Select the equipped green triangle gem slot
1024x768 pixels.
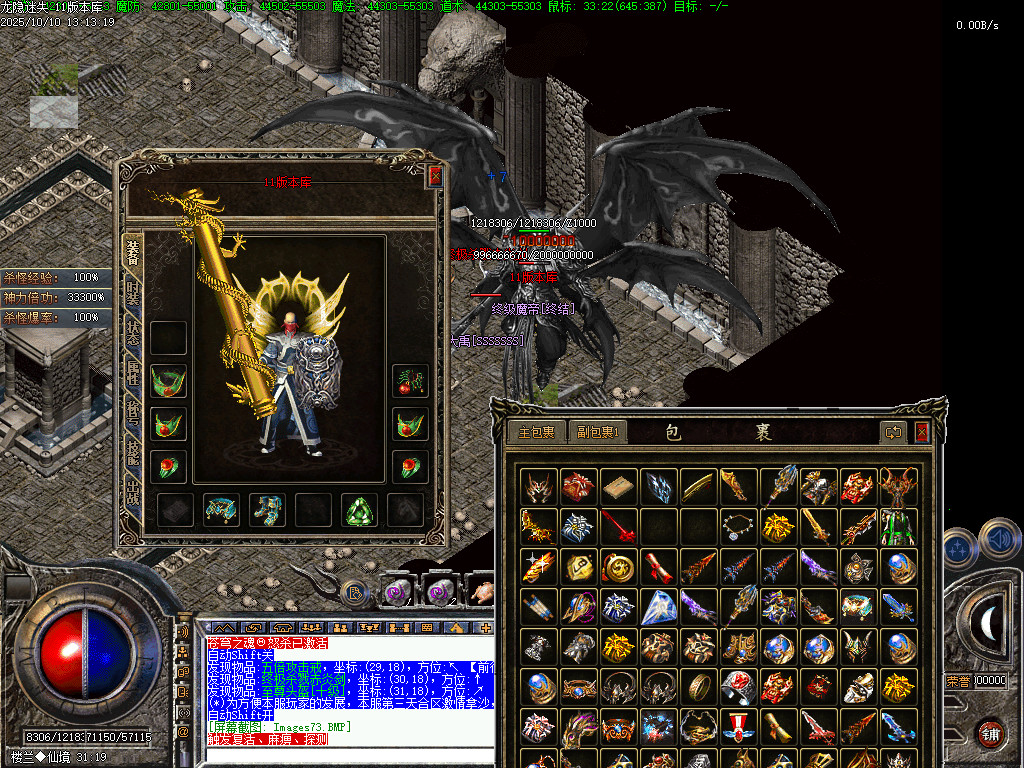click(x=360, y=510)
